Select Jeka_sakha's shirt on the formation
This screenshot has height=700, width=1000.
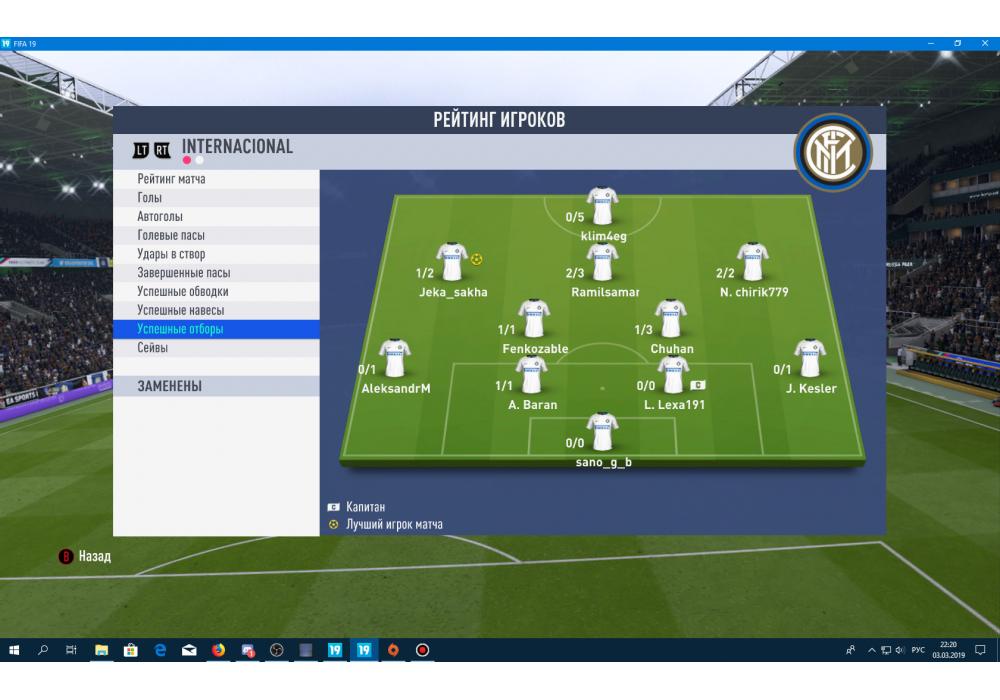click(x=452, y=263)
